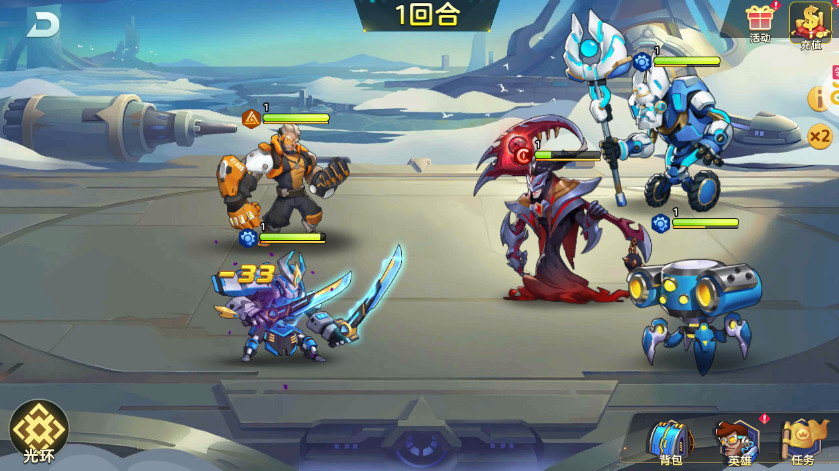839x471 pixels.
Task: Open the 任务 quests flag
Action: (x=803, y=440)
